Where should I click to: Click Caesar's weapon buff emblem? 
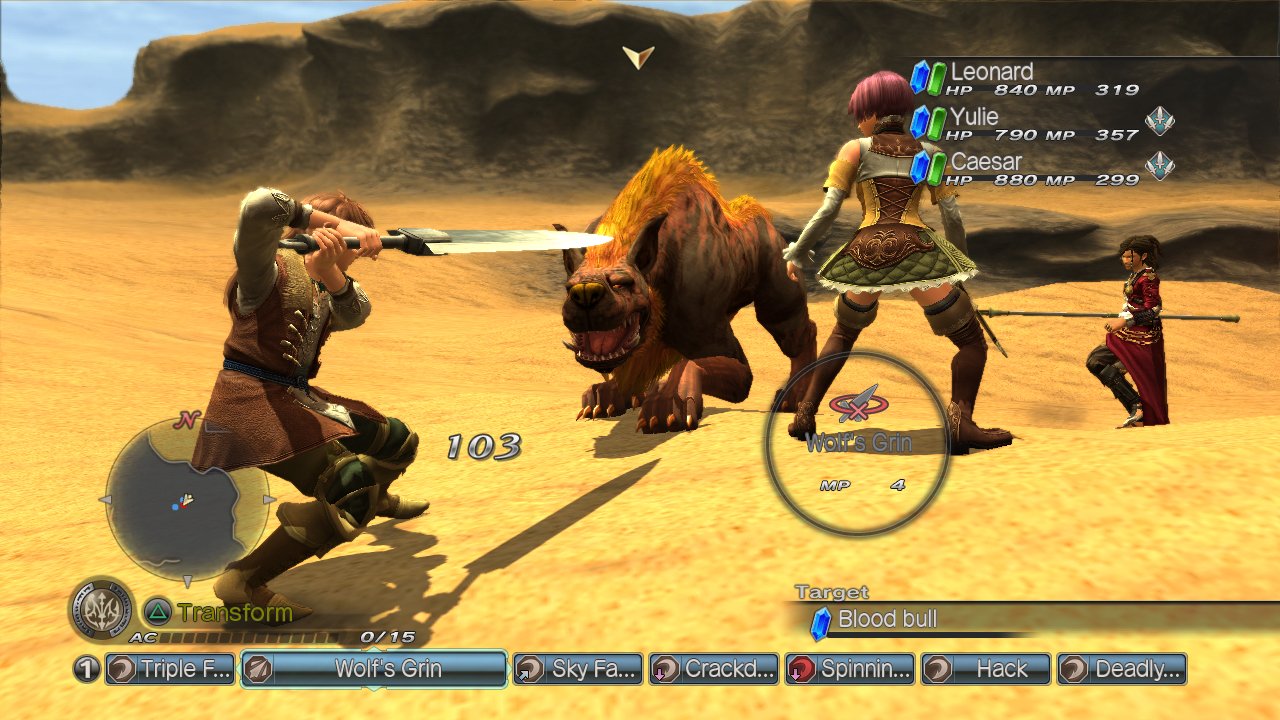tap(1159, 165)
